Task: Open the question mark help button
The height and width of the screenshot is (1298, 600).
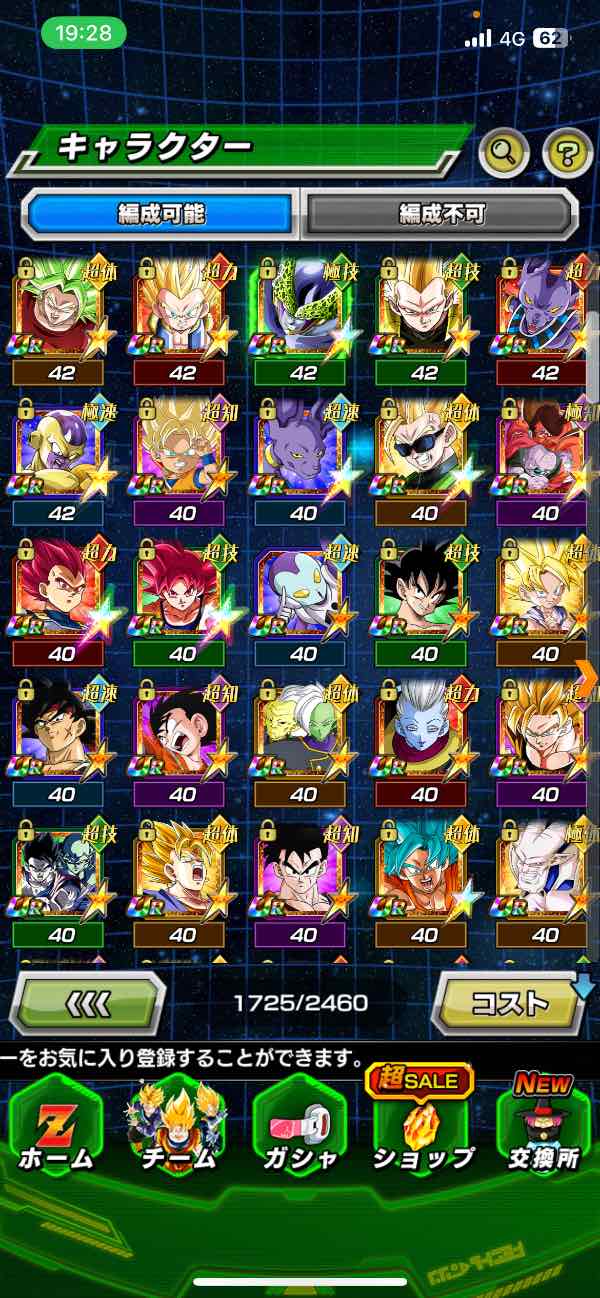Action: [x=567, y=153]
